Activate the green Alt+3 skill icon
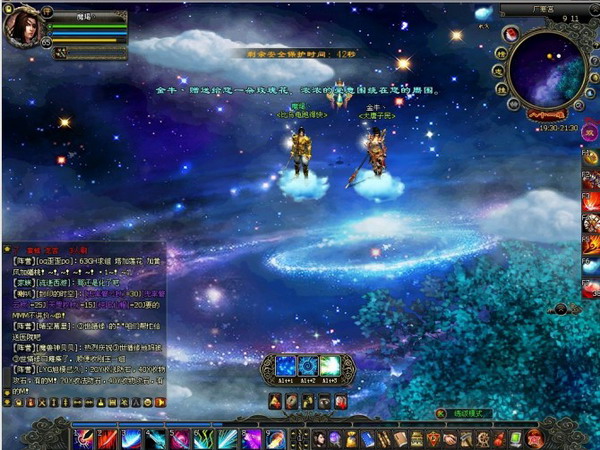The width and height of the screenshot is (600, 450). [329, 367]
